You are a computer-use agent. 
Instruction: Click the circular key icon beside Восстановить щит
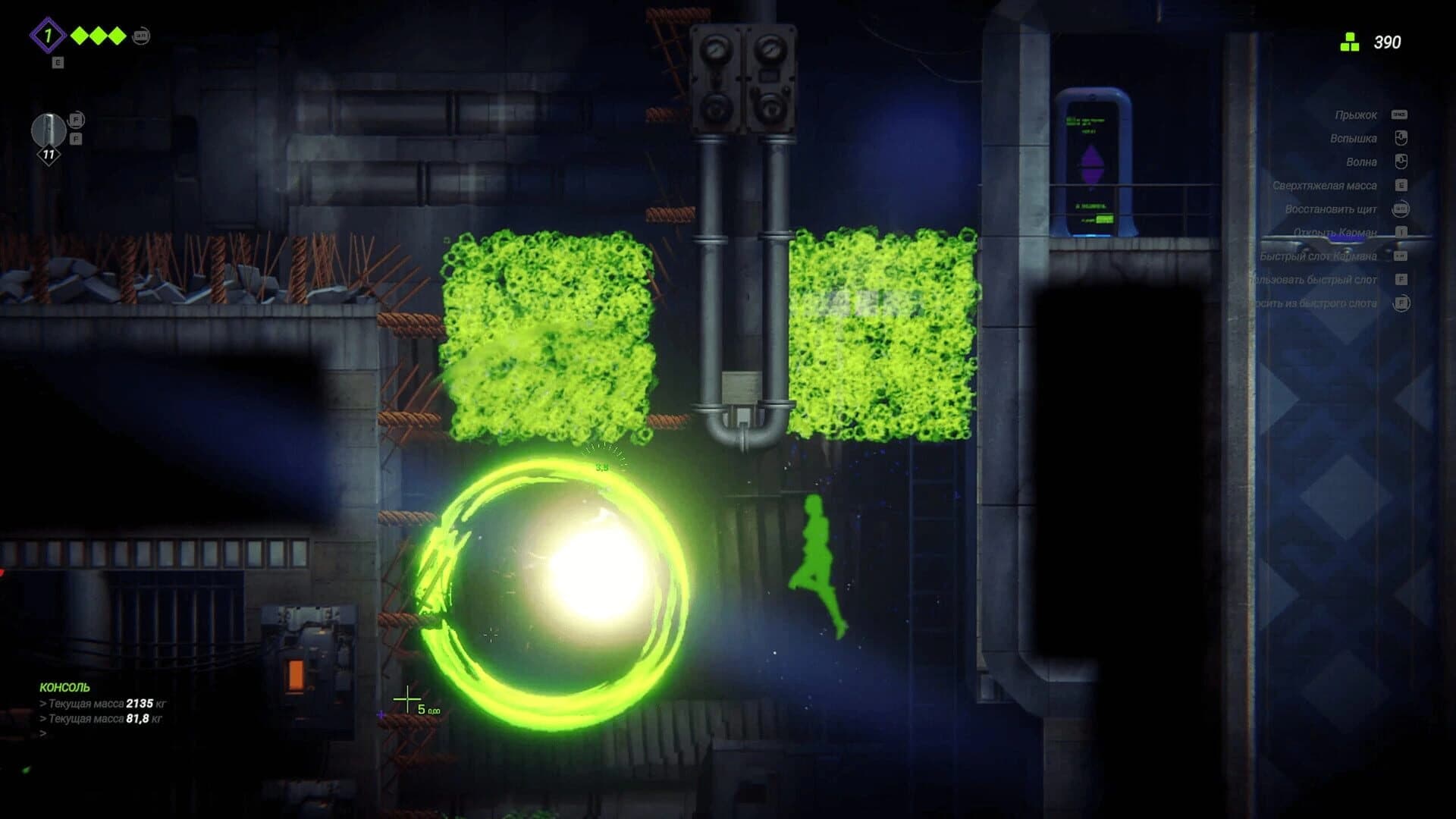click(1400, 209)
